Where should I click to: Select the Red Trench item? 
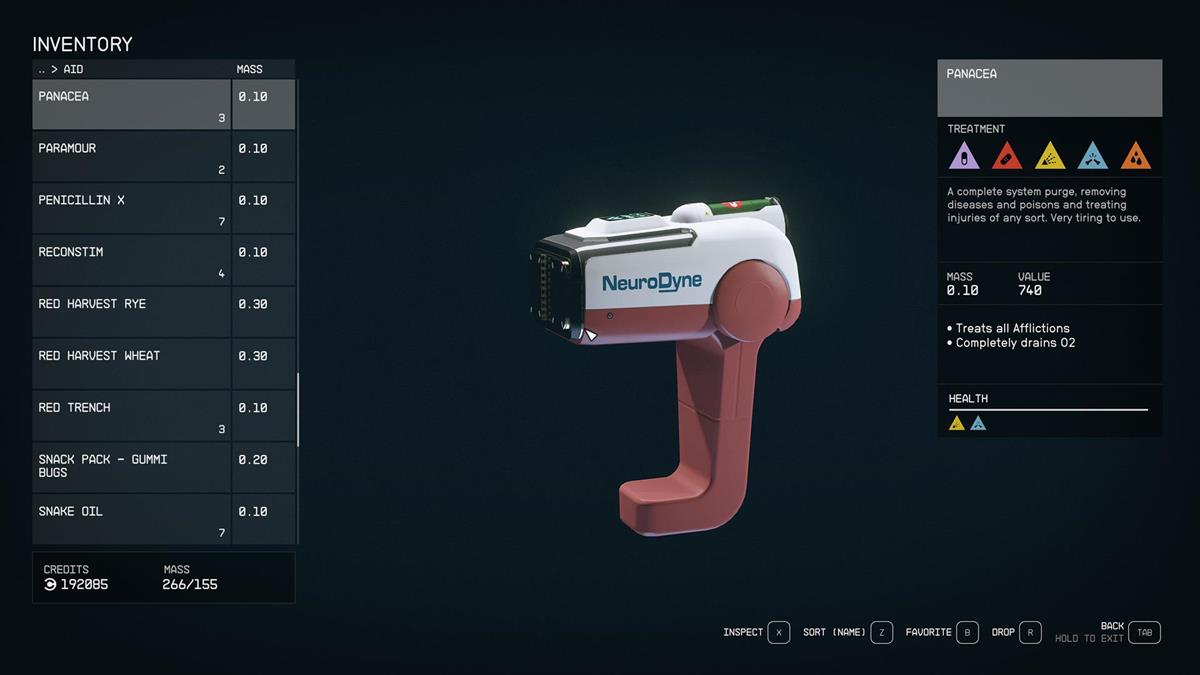(x=131, y=417)
